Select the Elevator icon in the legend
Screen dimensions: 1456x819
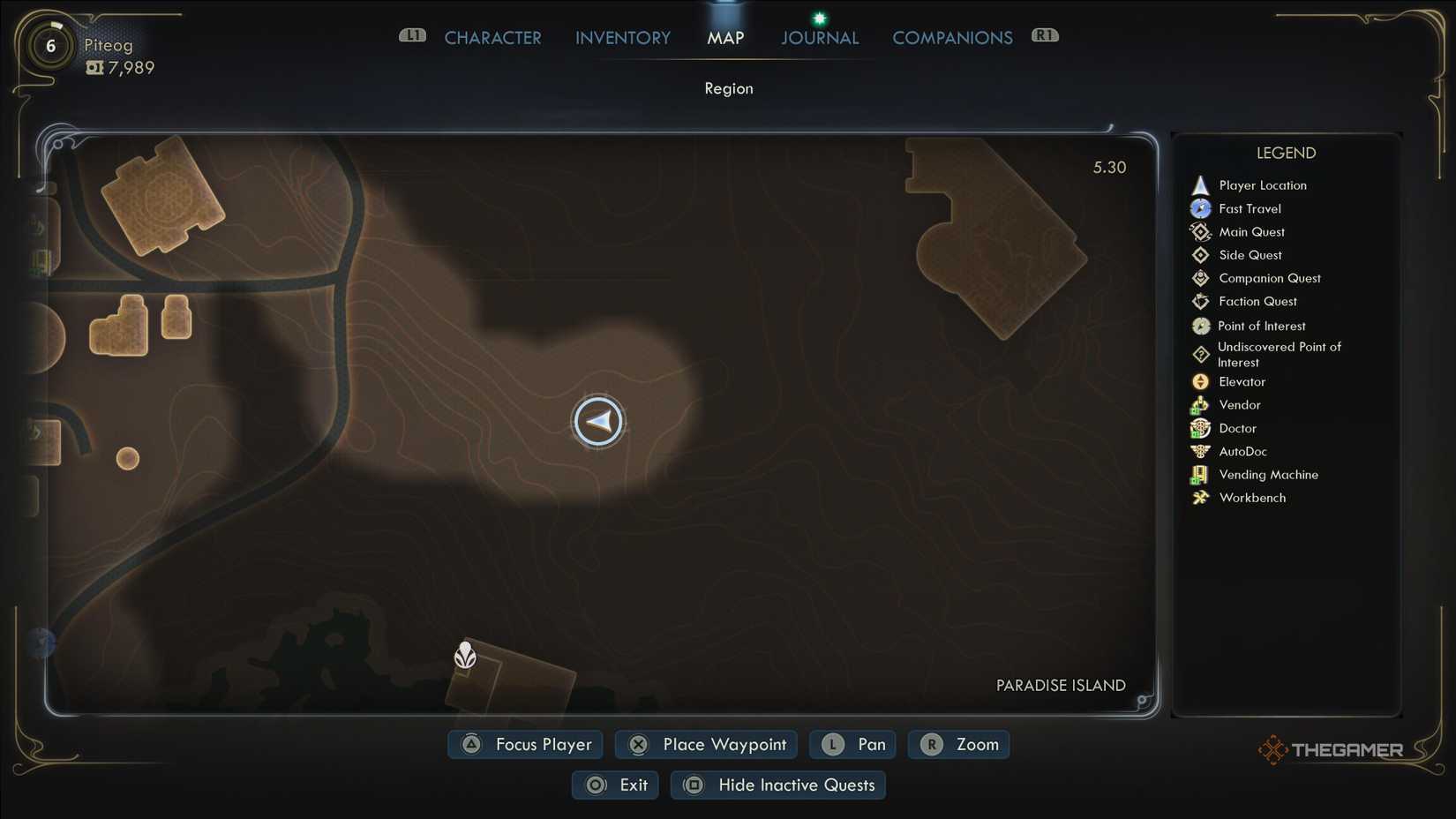click(x=1201, y=381)
